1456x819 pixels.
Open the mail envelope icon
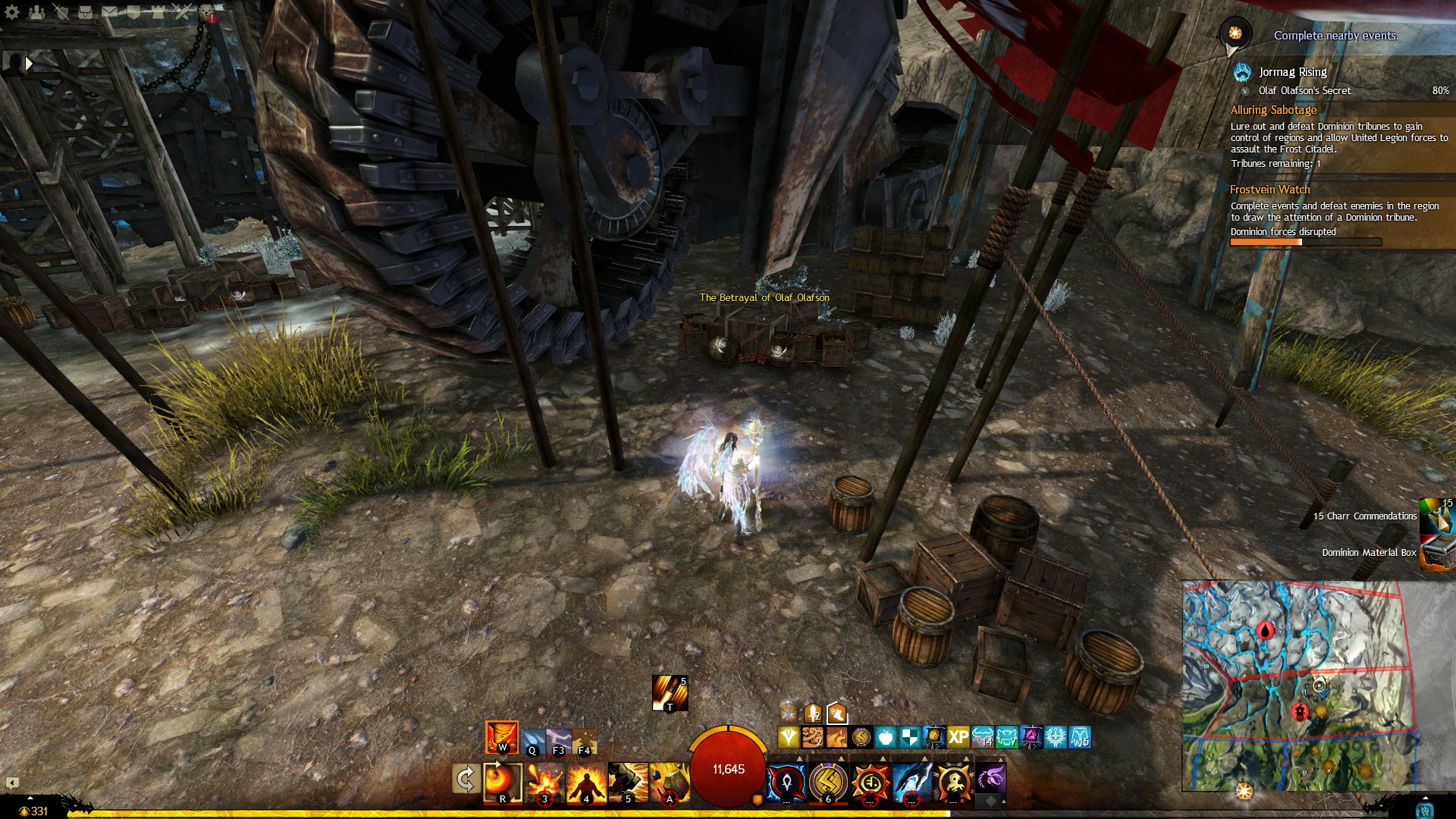click(x=109, y=12)
